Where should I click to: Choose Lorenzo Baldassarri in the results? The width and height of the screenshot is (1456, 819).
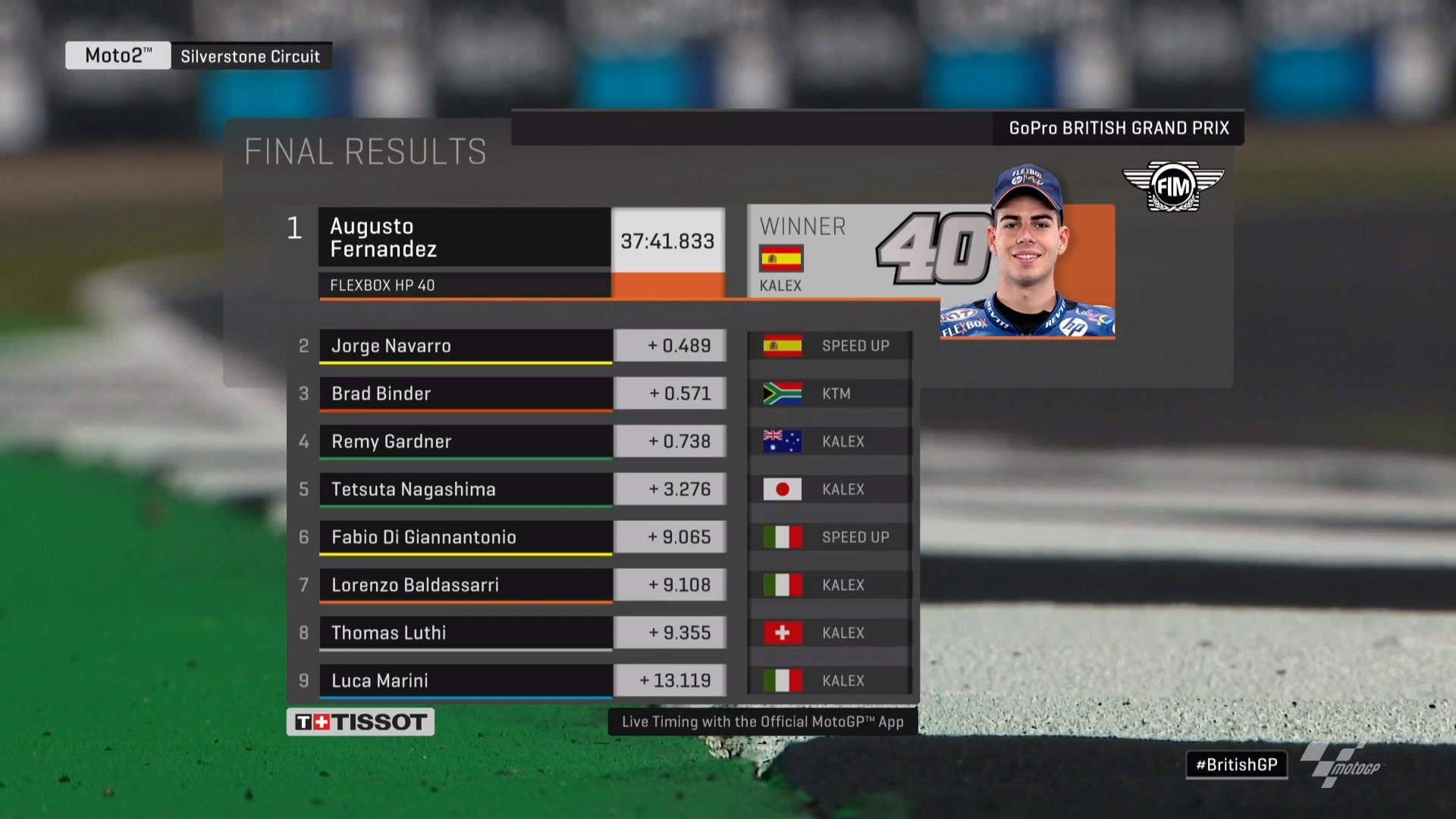tap(465, 585)
